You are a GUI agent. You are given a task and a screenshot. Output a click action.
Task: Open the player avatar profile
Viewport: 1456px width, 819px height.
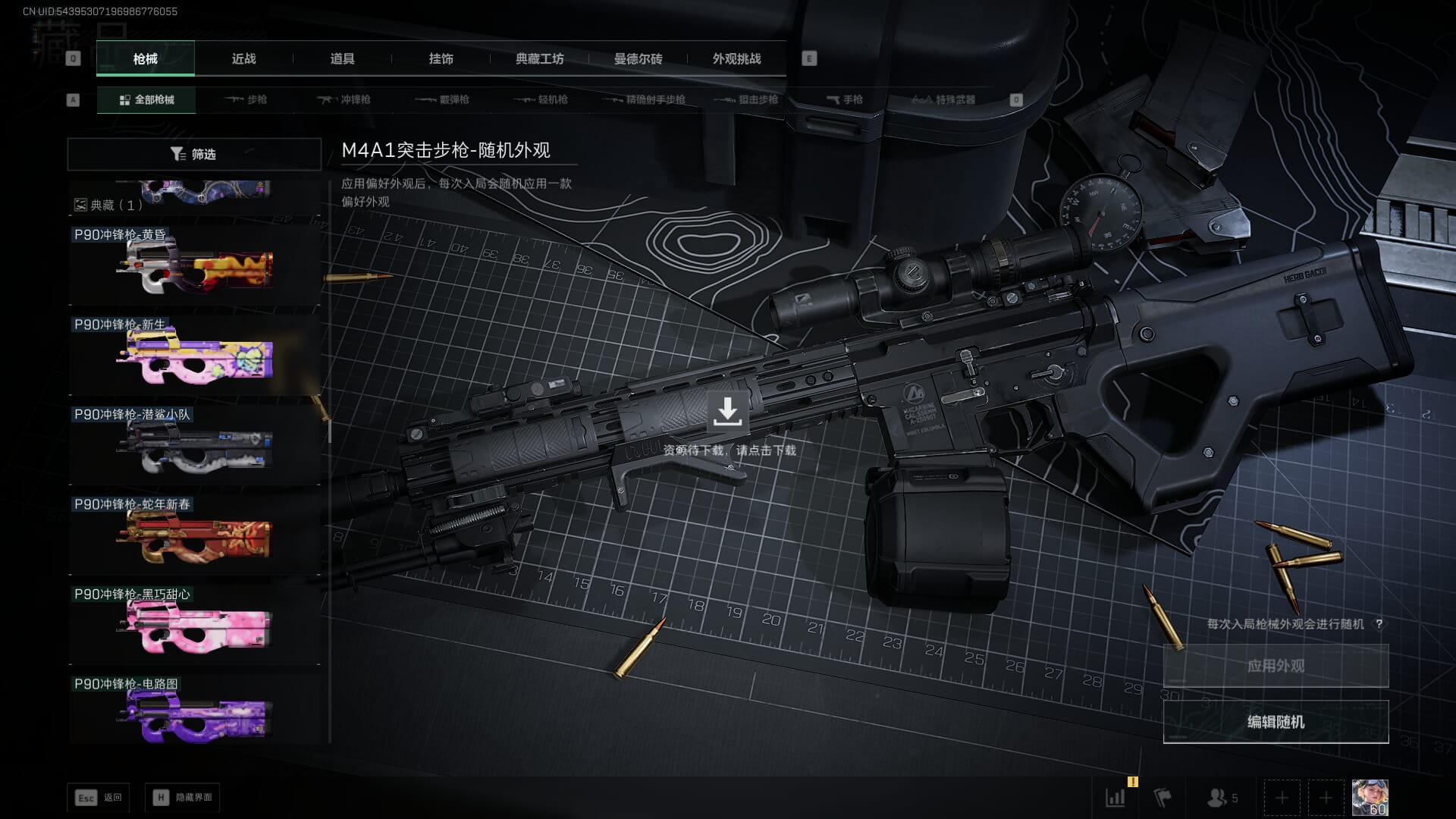pyautogui.click(x=1370, y=798)
